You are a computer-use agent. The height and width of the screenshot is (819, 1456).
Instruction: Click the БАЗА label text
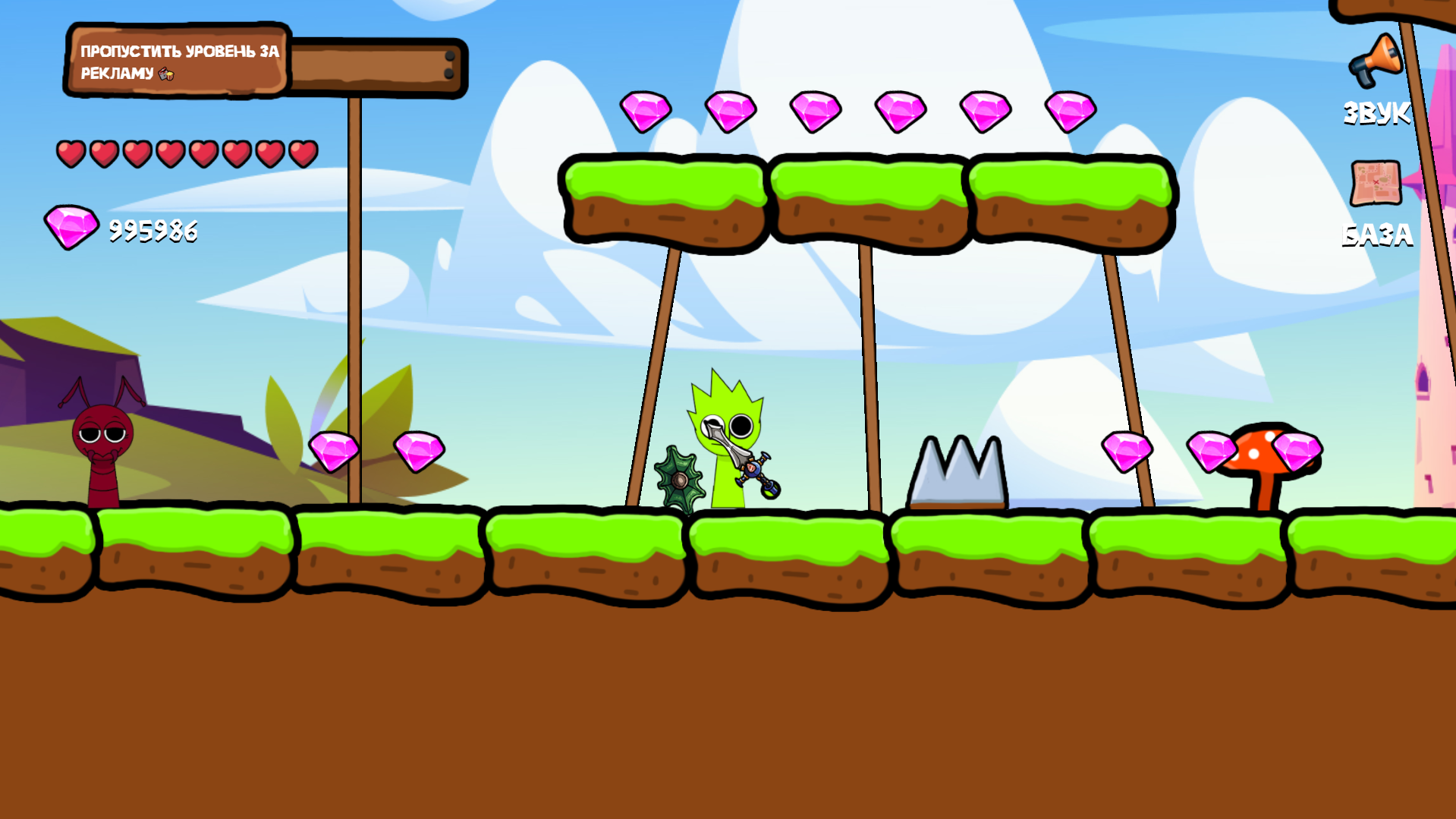(1377, 235)
